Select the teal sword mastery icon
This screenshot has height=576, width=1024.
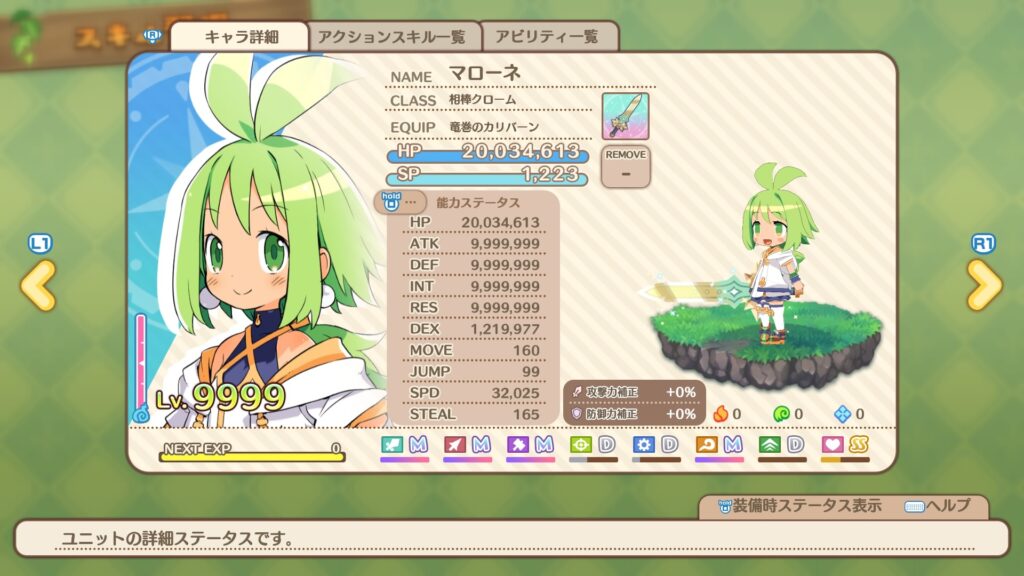coord(392,444)
